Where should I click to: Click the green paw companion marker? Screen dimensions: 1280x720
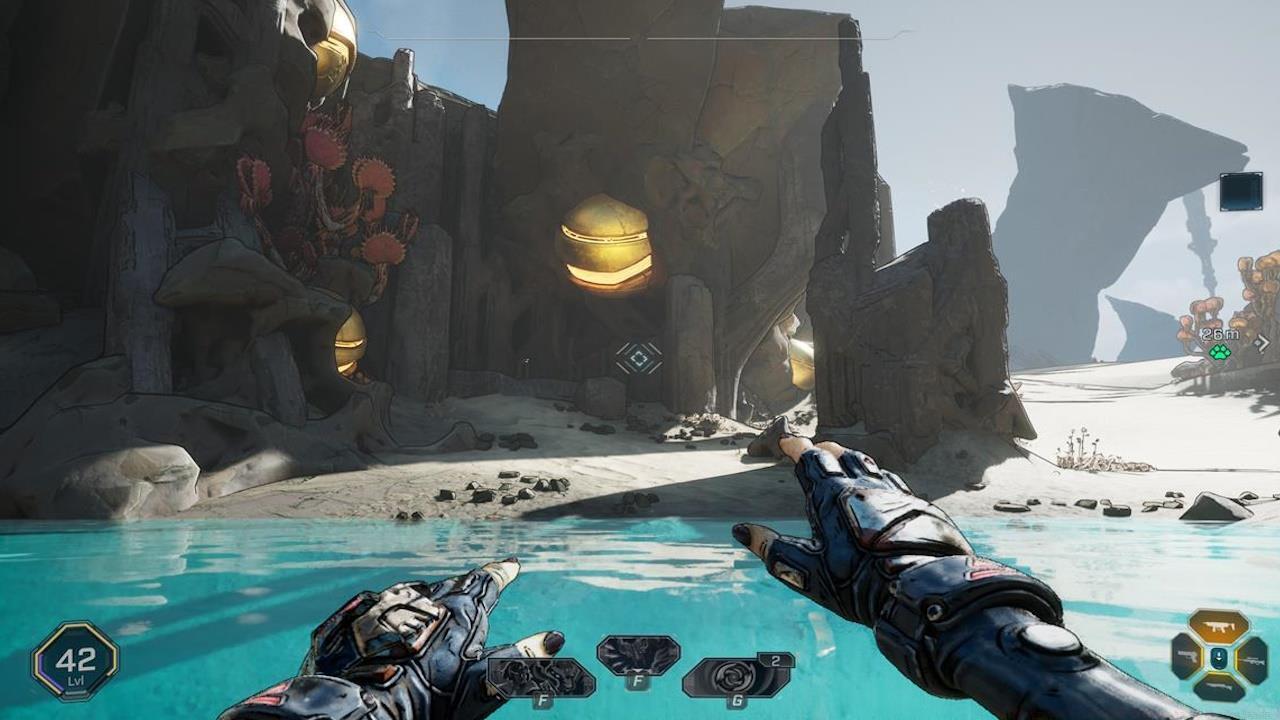[1219, 353]
